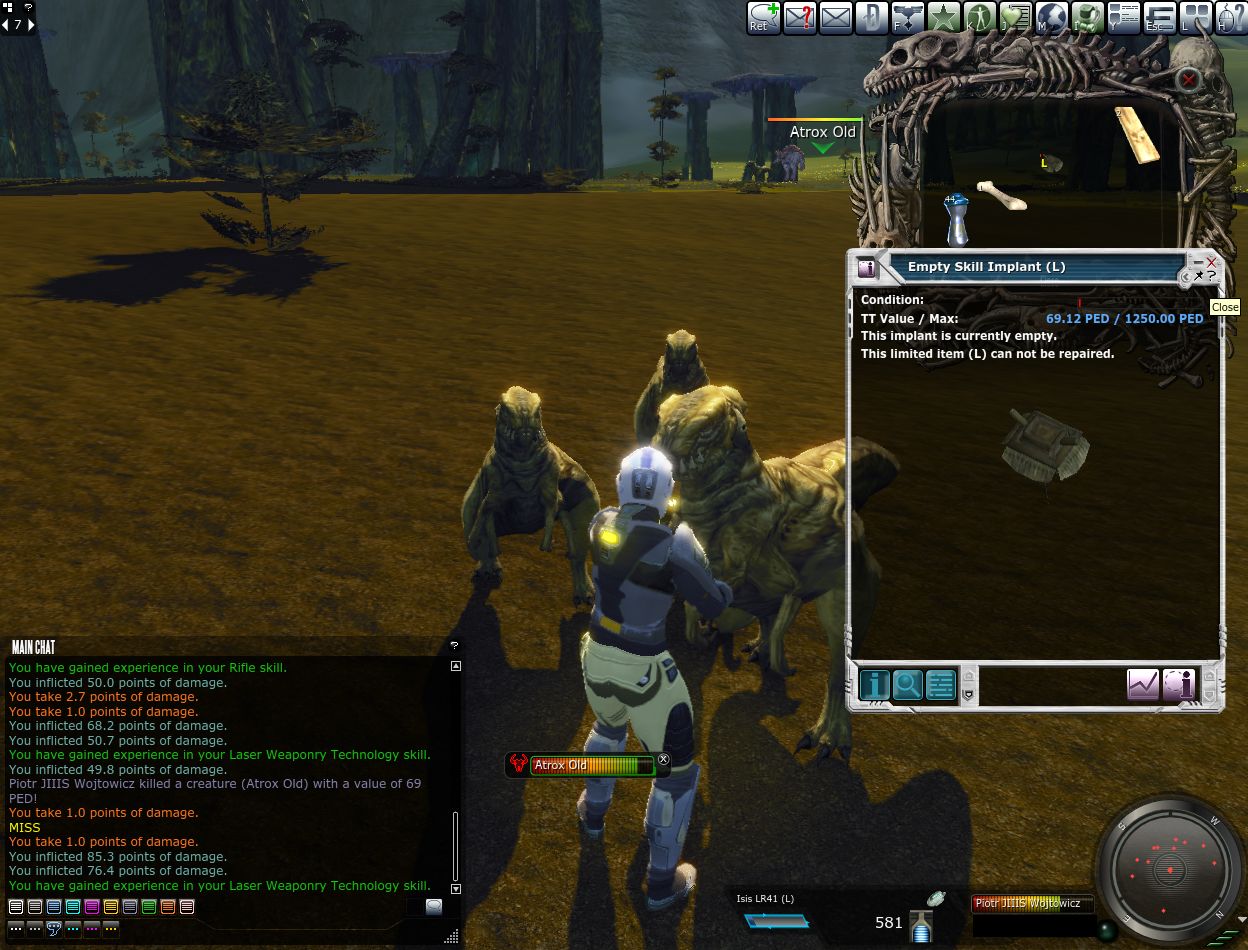Click the radar minimap

point(1170,870)
